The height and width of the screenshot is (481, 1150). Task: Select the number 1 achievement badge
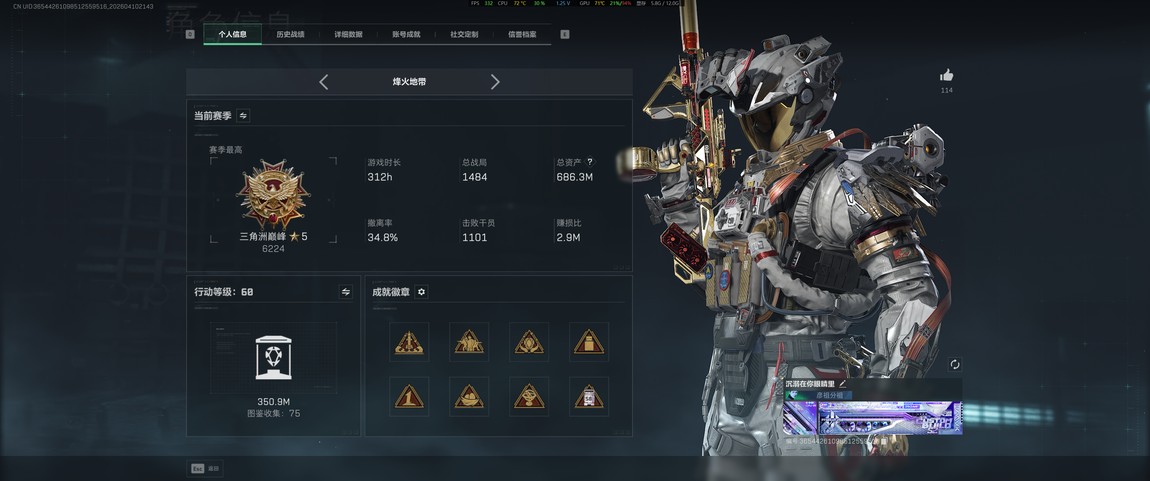pyautogui.click(x=409, y=397)
